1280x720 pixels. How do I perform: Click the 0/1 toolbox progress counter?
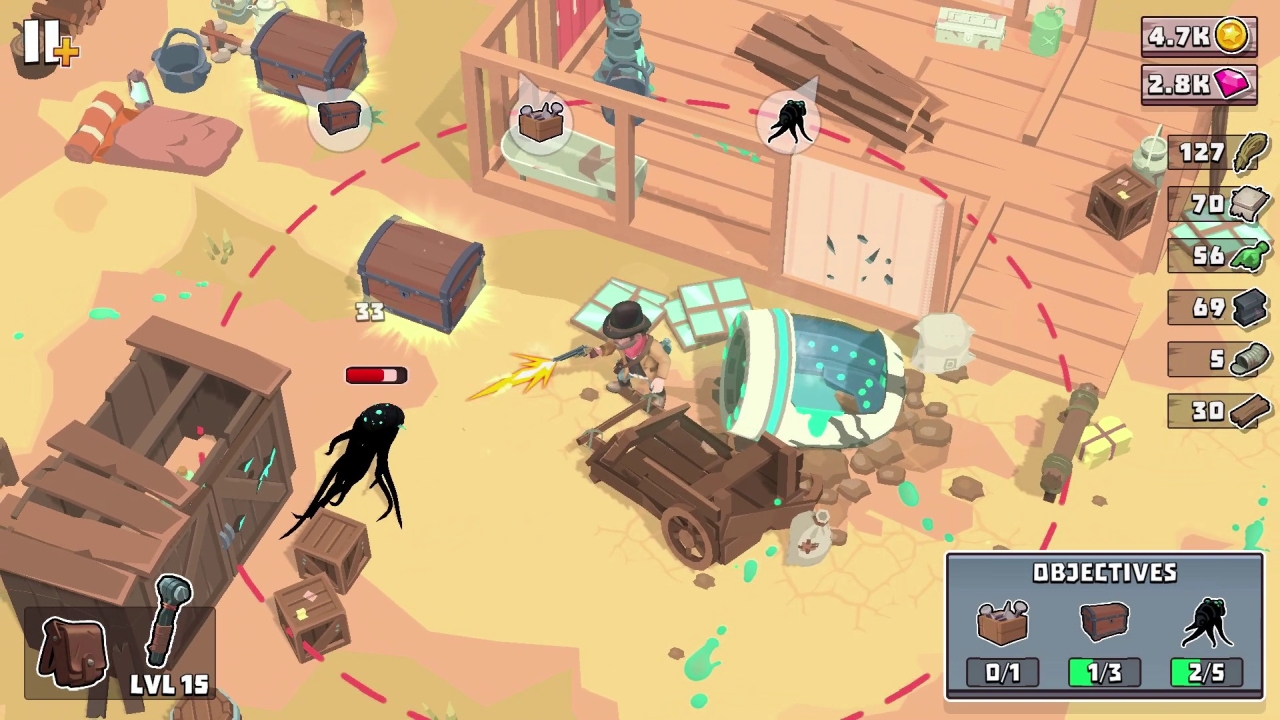click(1003, 672)
